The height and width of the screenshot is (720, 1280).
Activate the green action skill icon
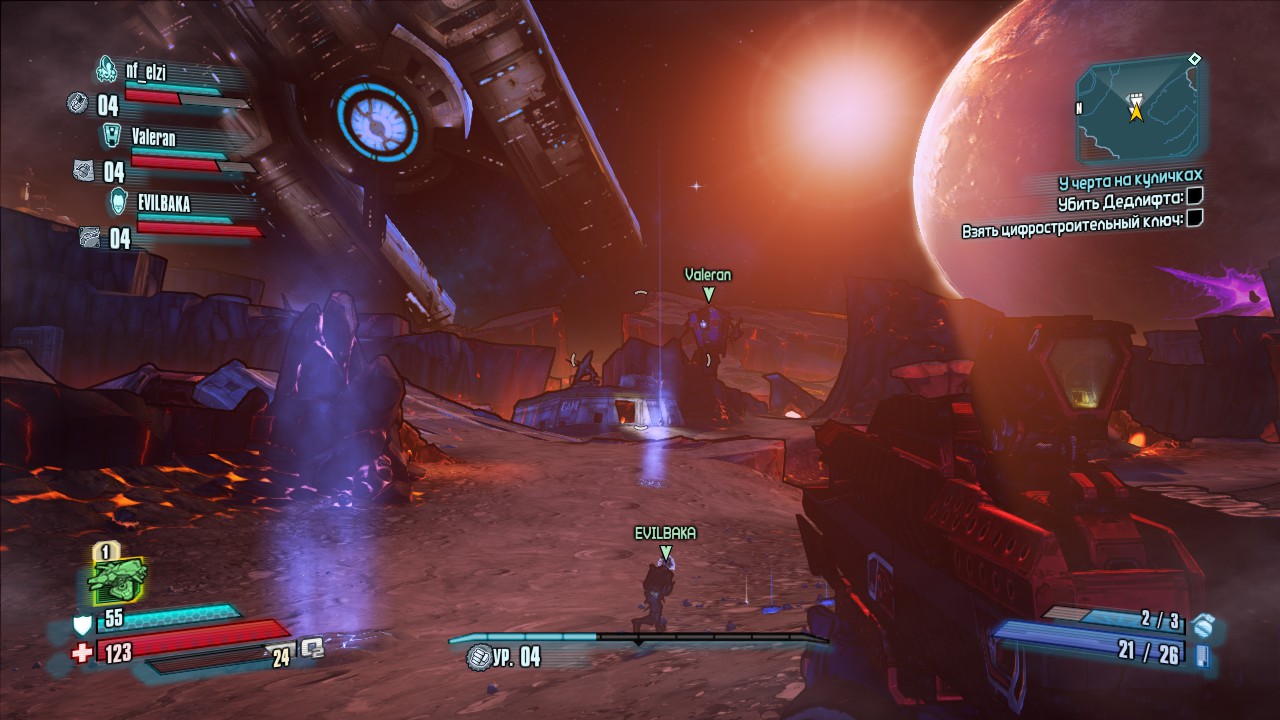point(118,578)
